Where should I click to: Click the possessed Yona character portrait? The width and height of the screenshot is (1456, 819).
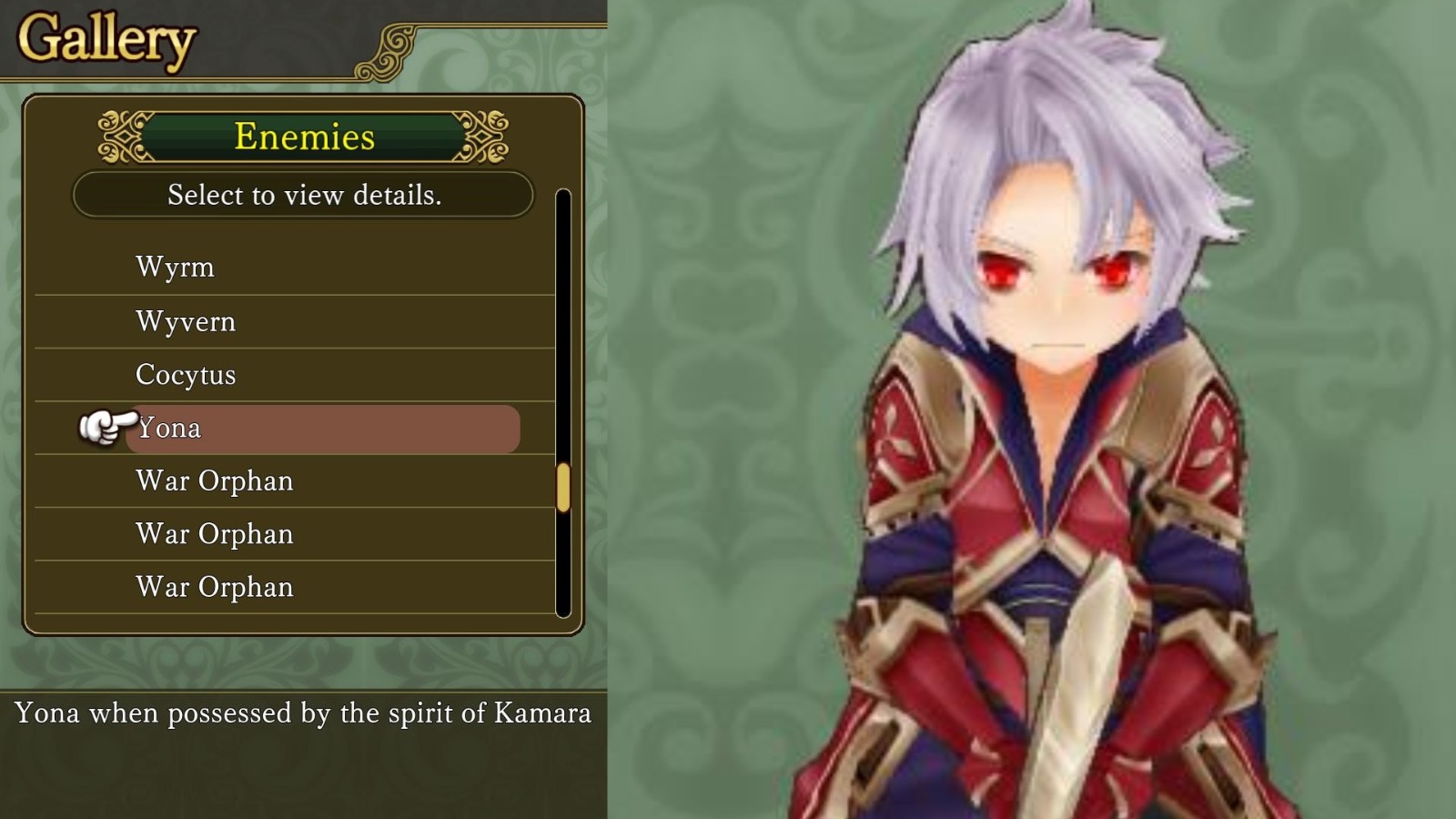point(1046,409)
